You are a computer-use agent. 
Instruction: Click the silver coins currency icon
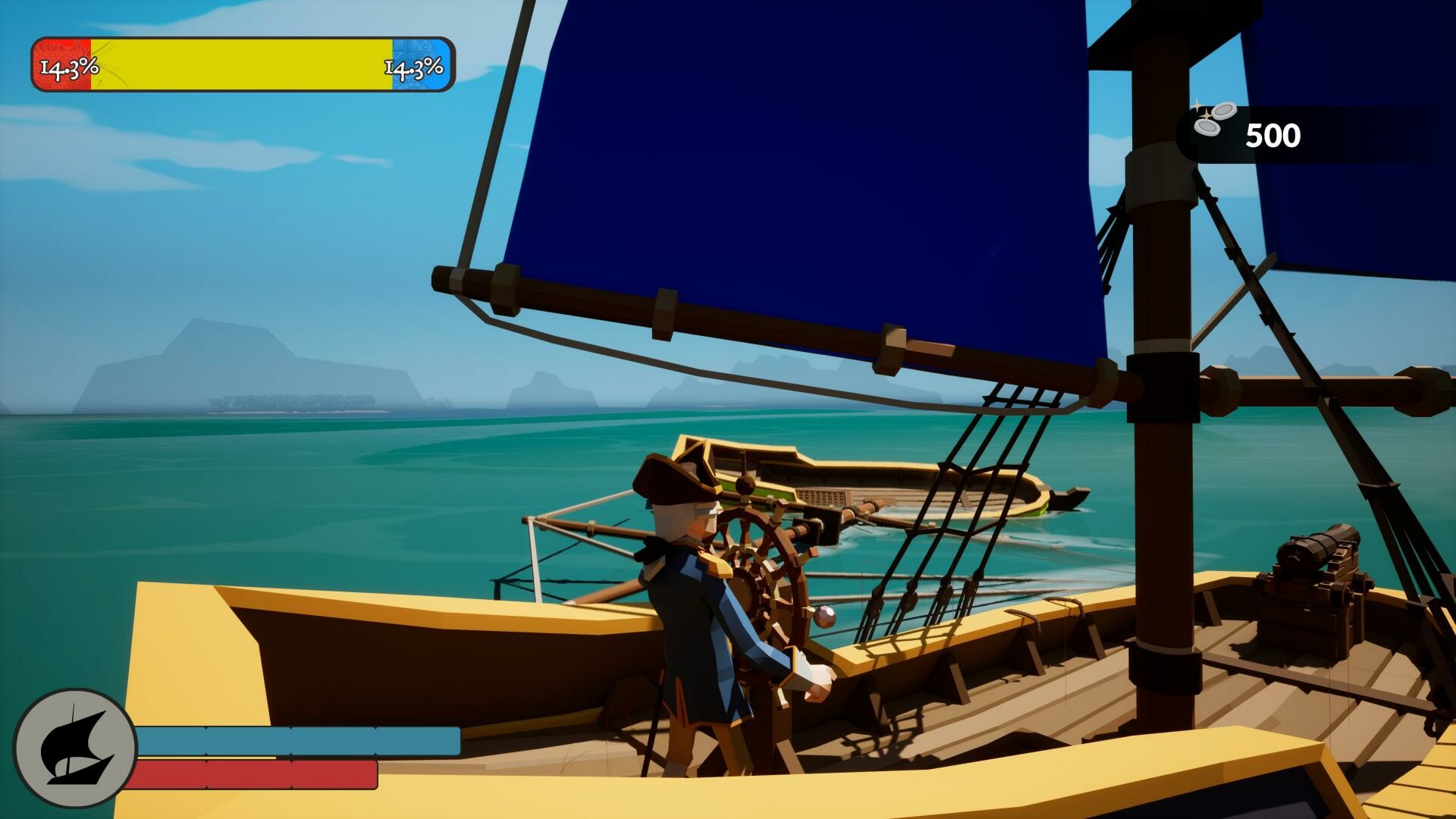1213,119
